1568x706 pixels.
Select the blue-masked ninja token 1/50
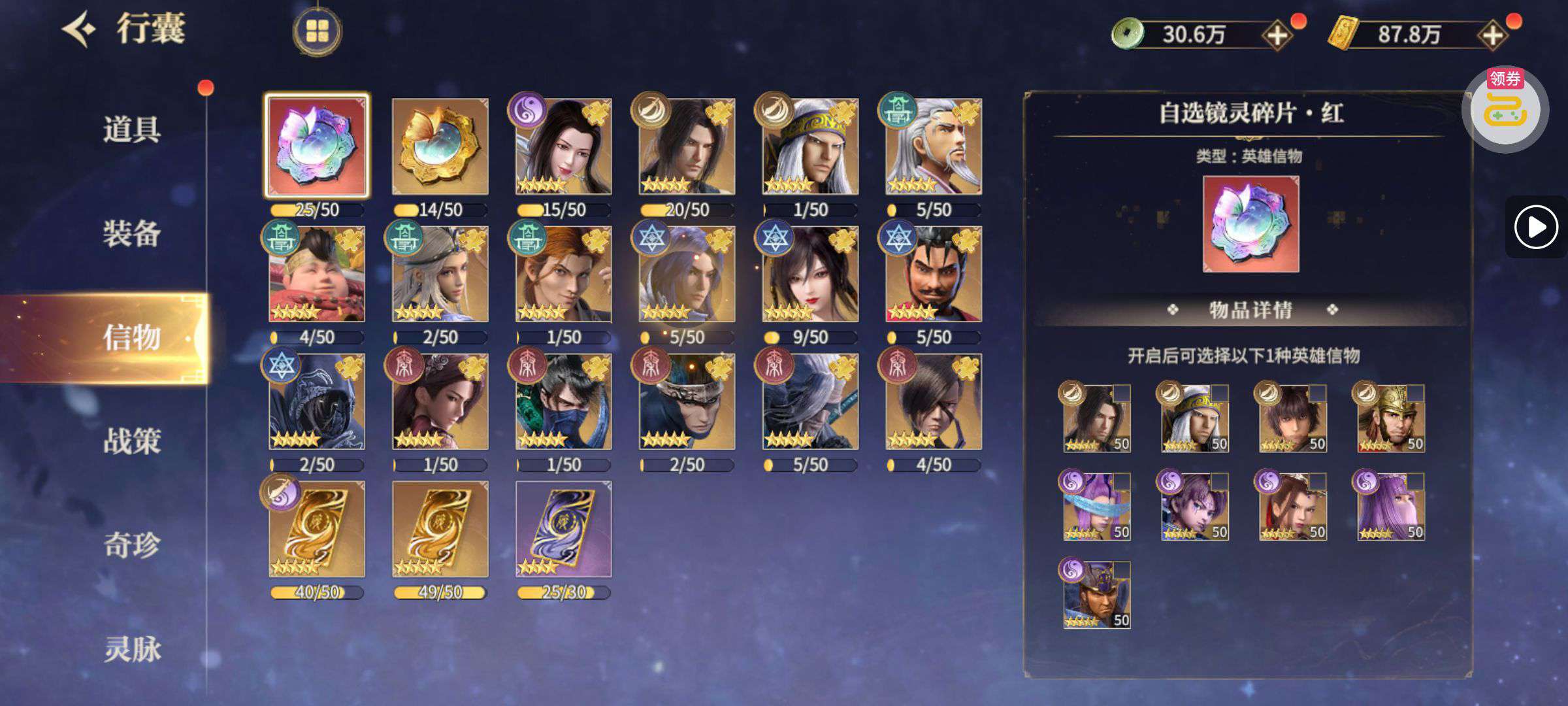pos(563,401)
